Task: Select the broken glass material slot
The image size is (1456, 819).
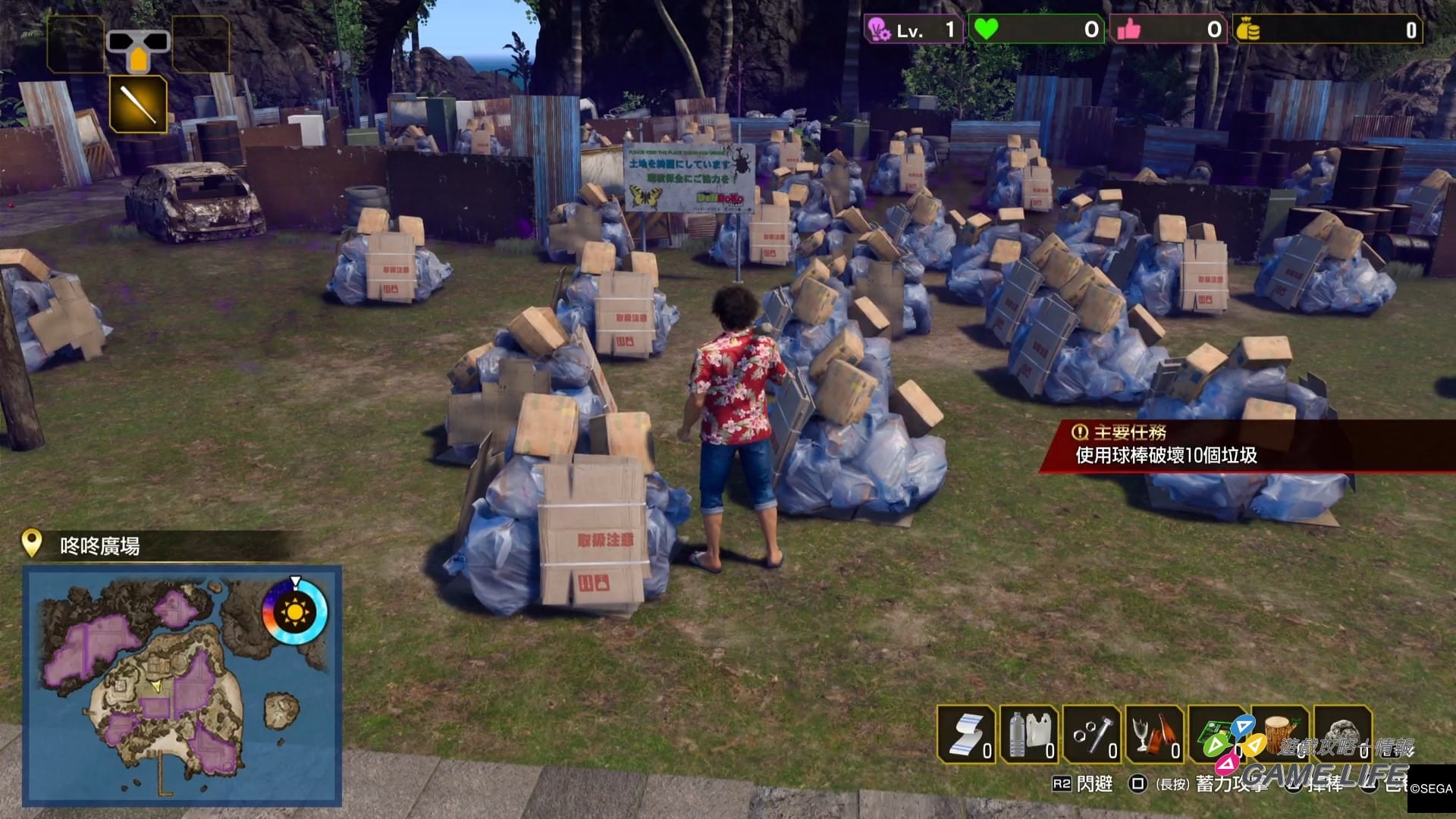Action: (1155, 734)
